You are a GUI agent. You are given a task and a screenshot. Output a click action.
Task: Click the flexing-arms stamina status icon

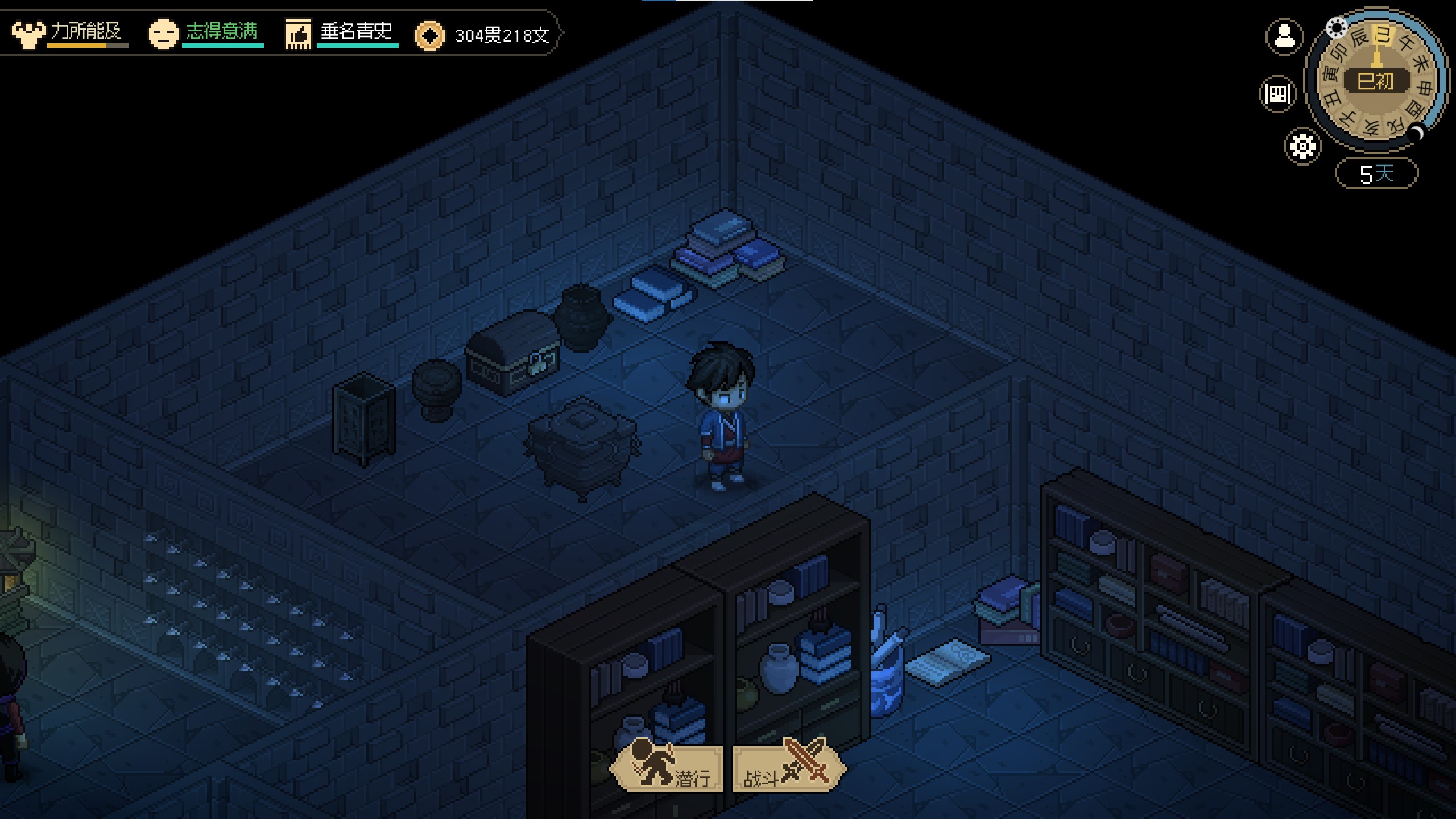28,34
